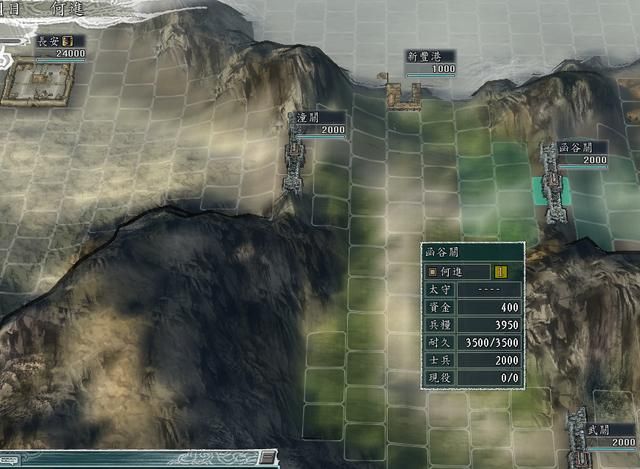Screen dimensions: 640x469
Task: Click the yellow icon beside 何進 in the panel
Action: point(501,271)
